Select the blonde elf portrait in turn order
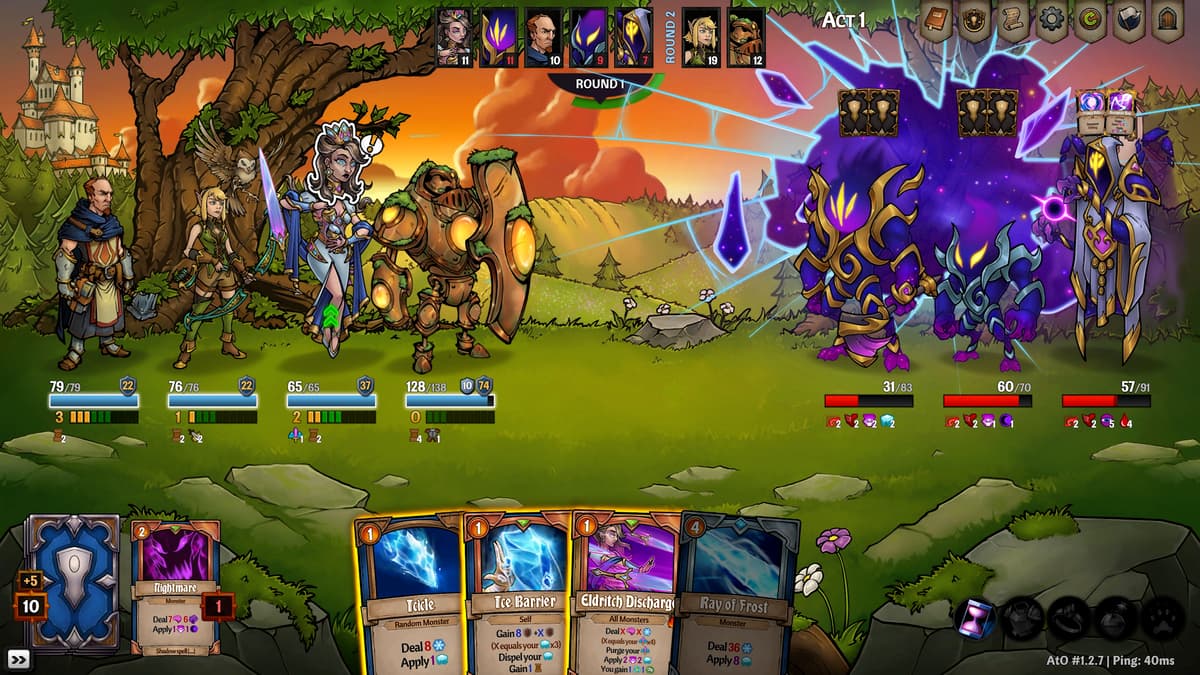The width and height of the screenshot is (1200, 675). tap(701, 37)
